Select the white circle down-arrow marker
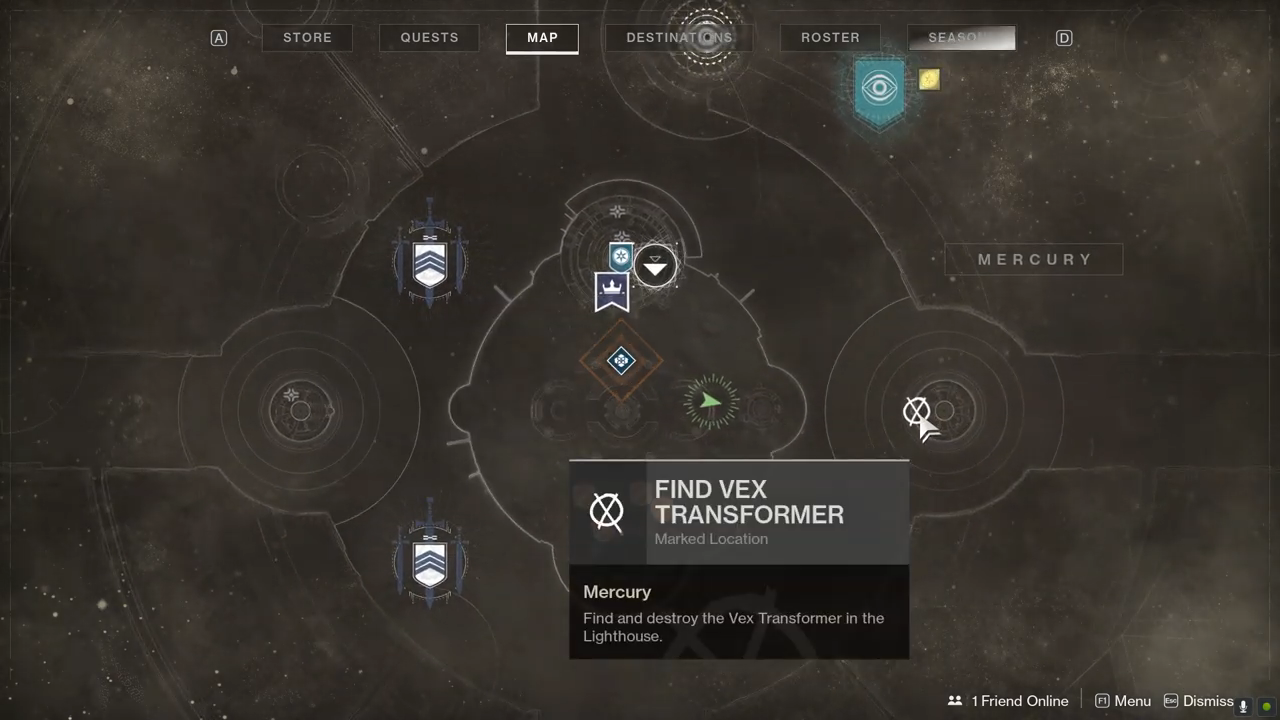This screenshot has height=720, width=1280. pos(655,266)
